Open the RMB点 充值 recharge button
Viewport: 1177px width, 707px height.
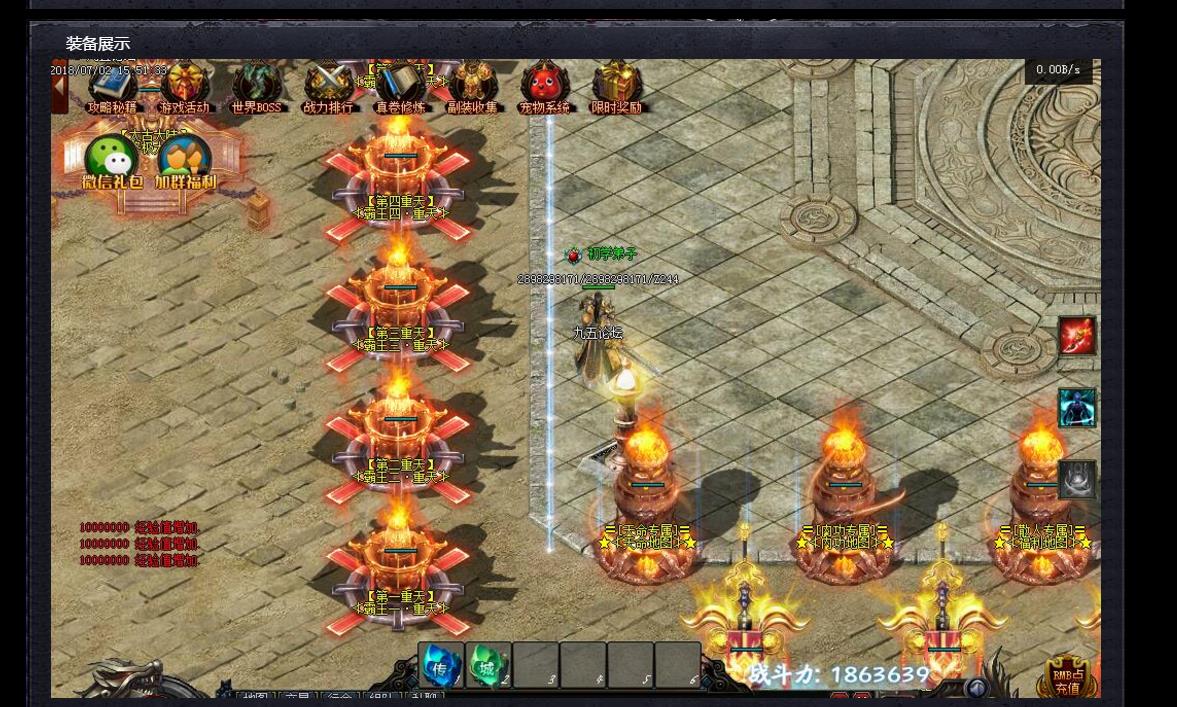coord(1067,677)
